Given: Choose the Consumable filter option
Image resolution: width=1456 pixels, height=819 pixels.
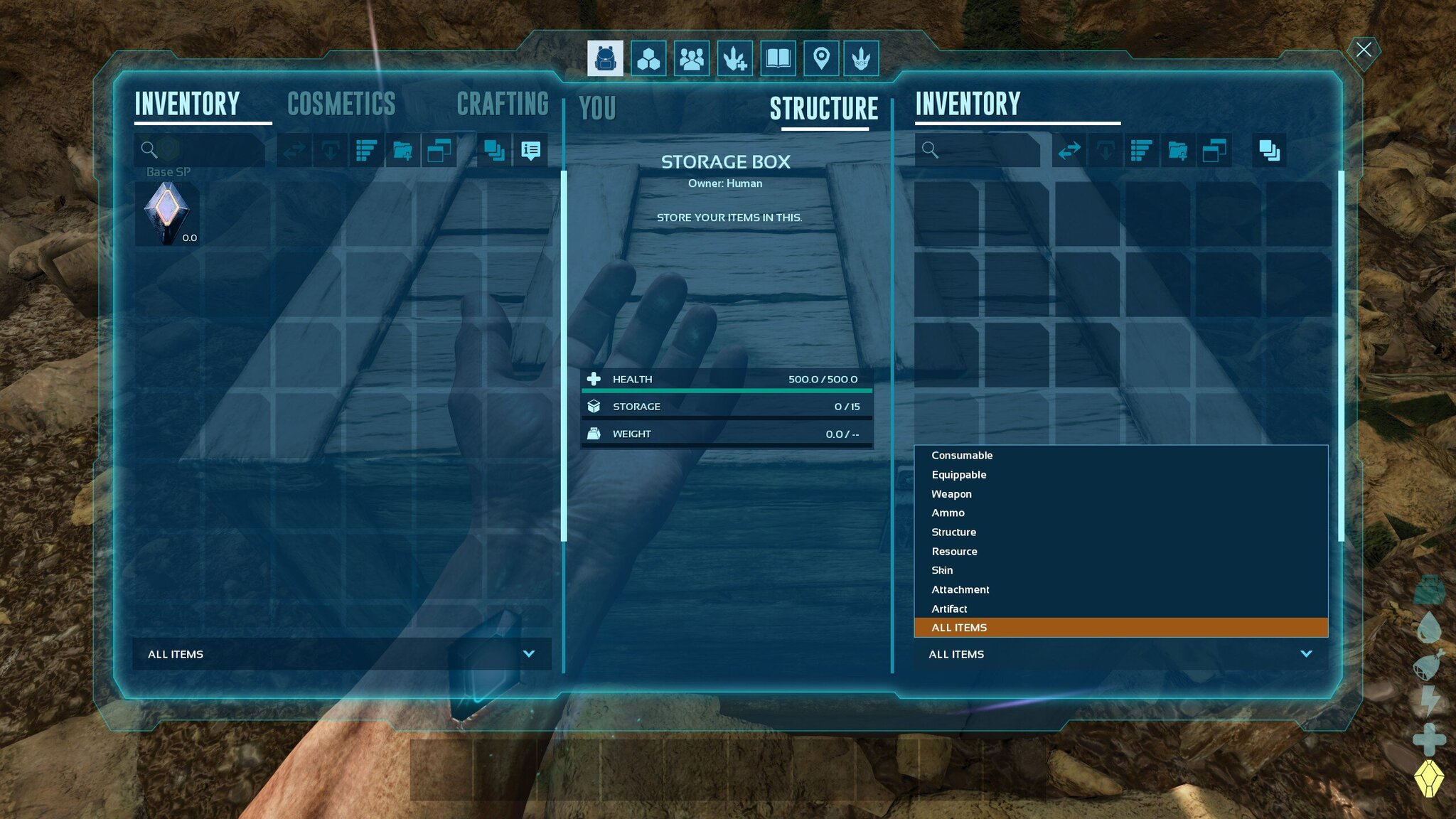Looking at the screenshot, I should (962, 456).
